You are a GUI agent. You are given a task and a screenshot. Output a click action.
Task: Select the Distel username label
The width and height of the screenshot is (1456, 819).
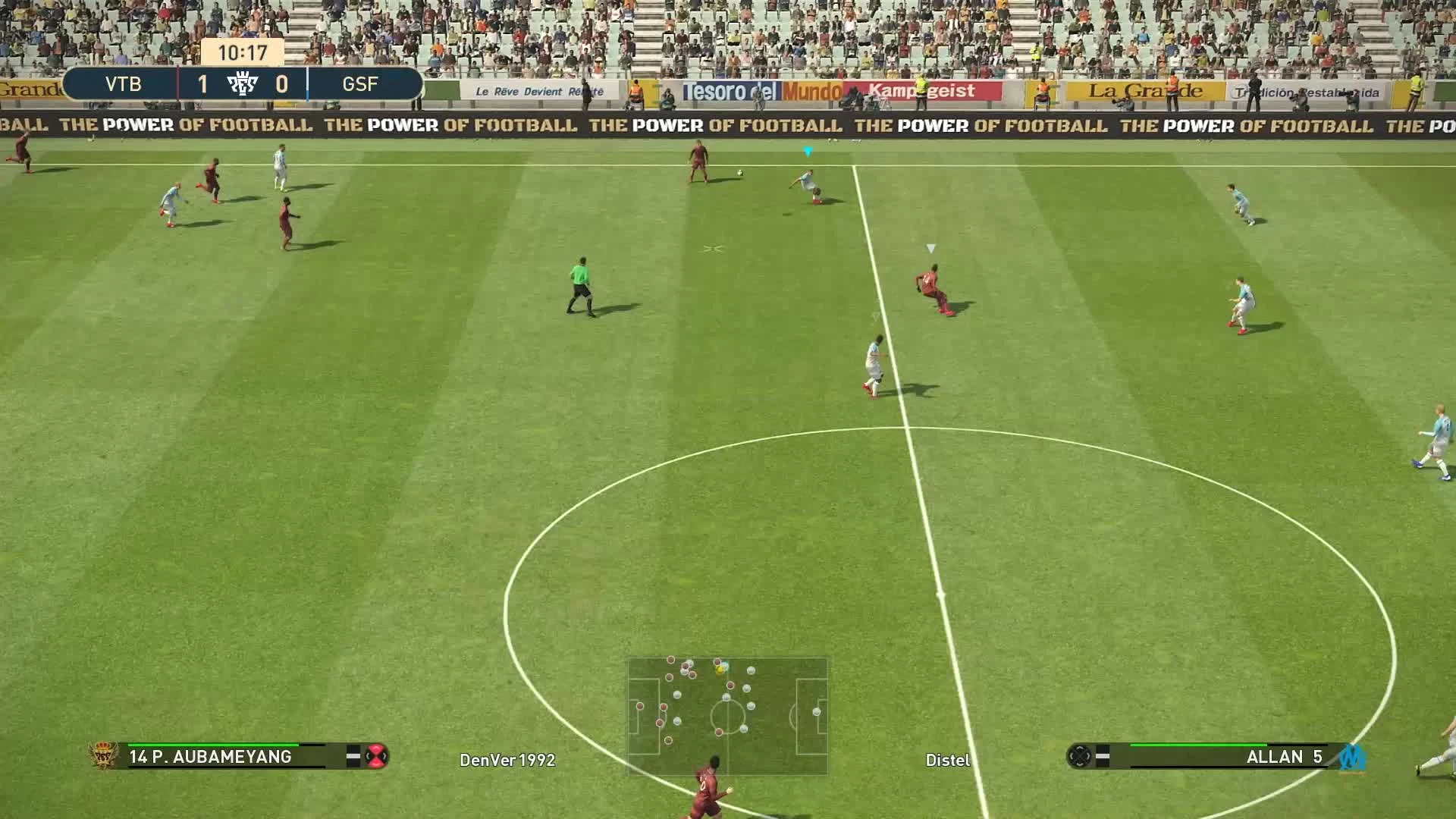tap(948, 759)
